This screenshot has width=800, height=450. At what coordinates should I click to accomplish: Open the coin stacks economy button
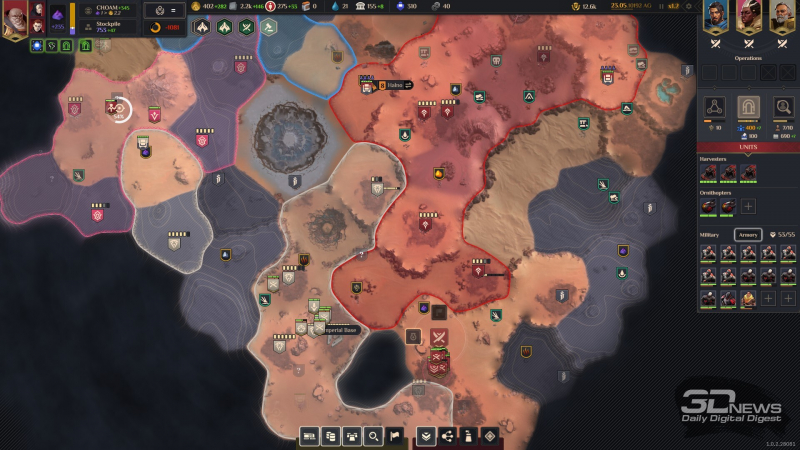pyautogui.click(x=330, y=436)
